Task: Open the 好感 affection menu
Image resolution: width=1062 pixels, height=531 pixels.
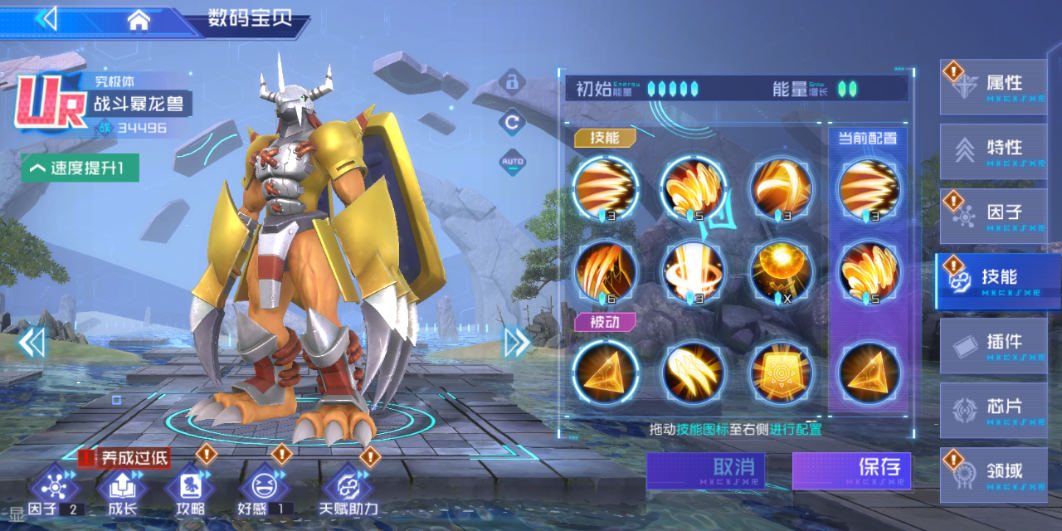Action: click(x=261, y=489)
